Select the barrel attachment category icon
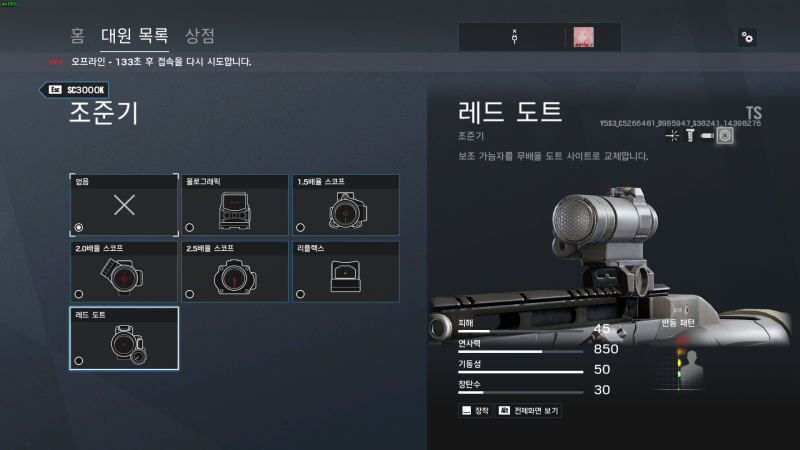Screen dimensions: 800x450 pyautogui.click(x=706, y=135)
